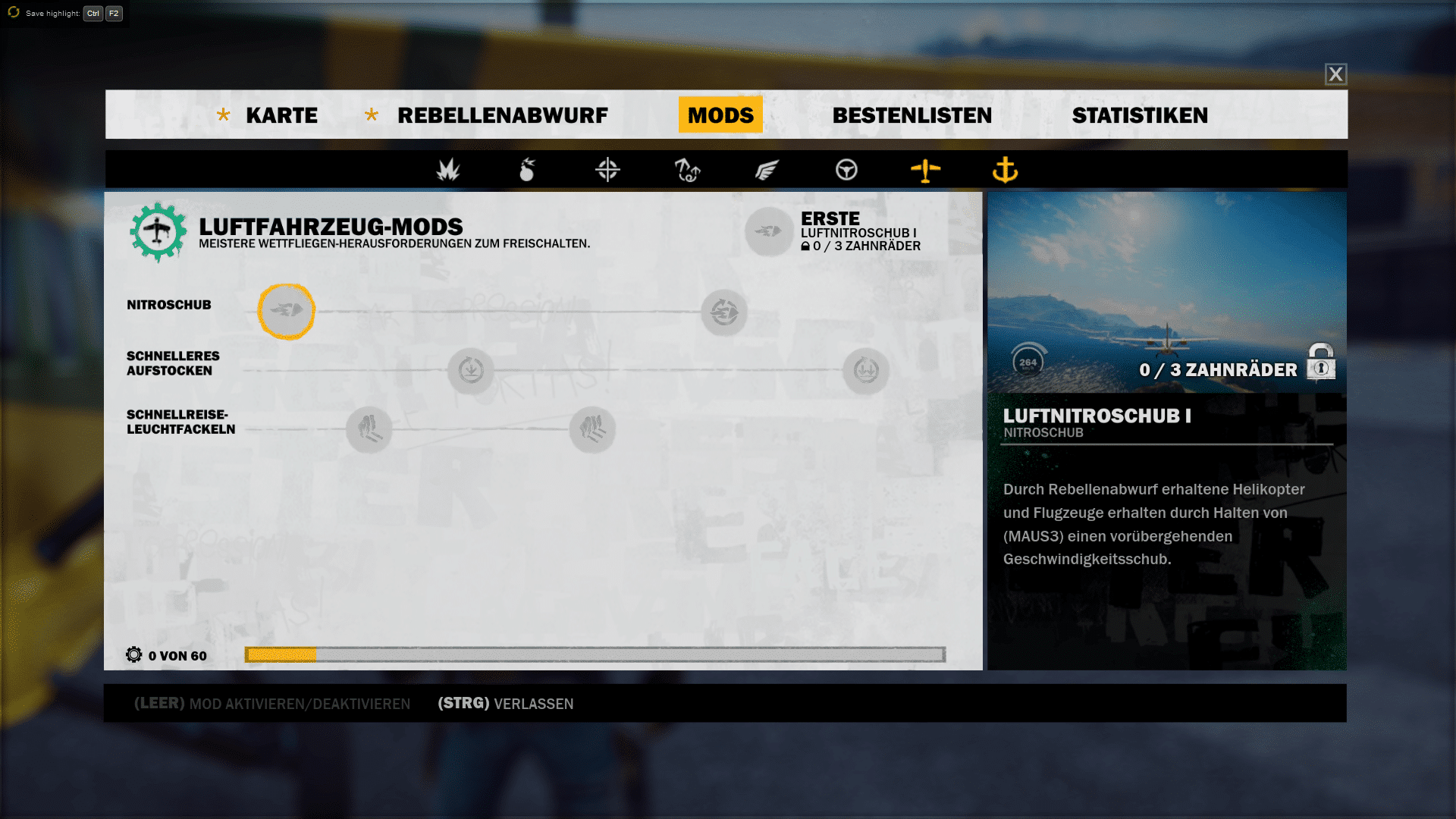Select the explosion mods category icon
Viewport: 1456px width, 819px height.
(448, 170)
